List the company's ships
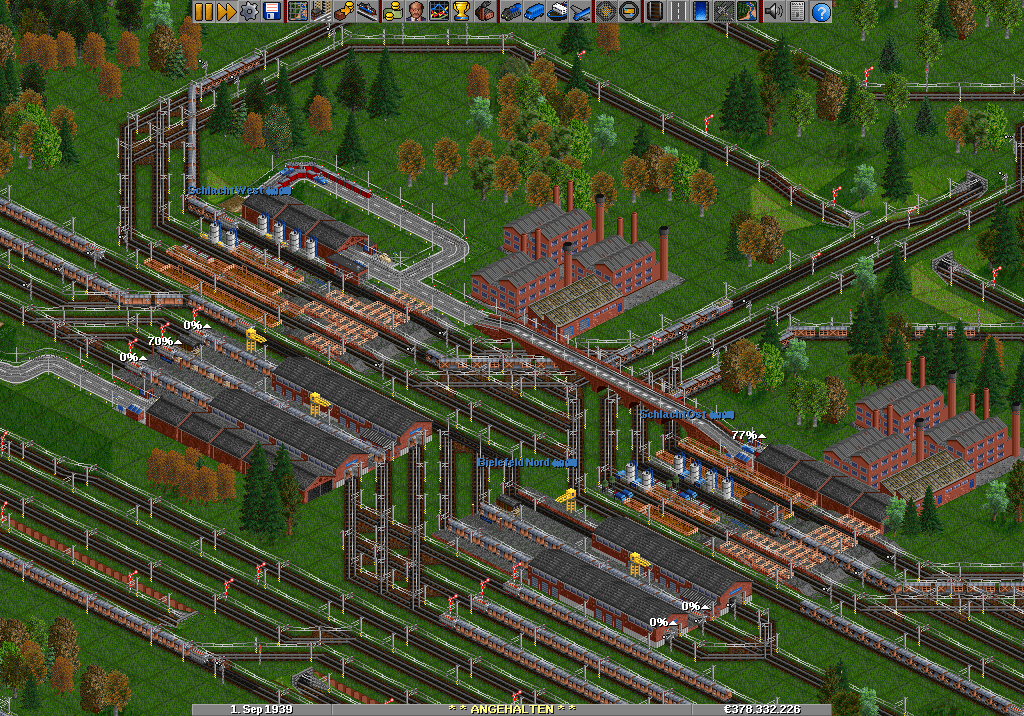The image size is (1024, 716). [557, 11]
